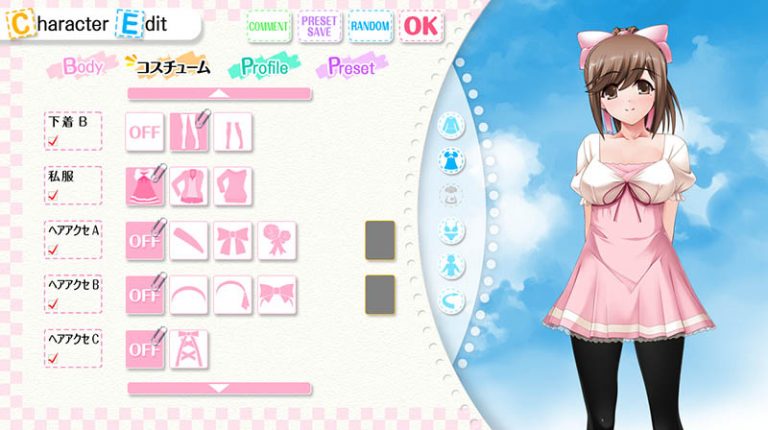
Task: Choose the wide bow in ヘアアクセ B
Action: coord(277,295)
